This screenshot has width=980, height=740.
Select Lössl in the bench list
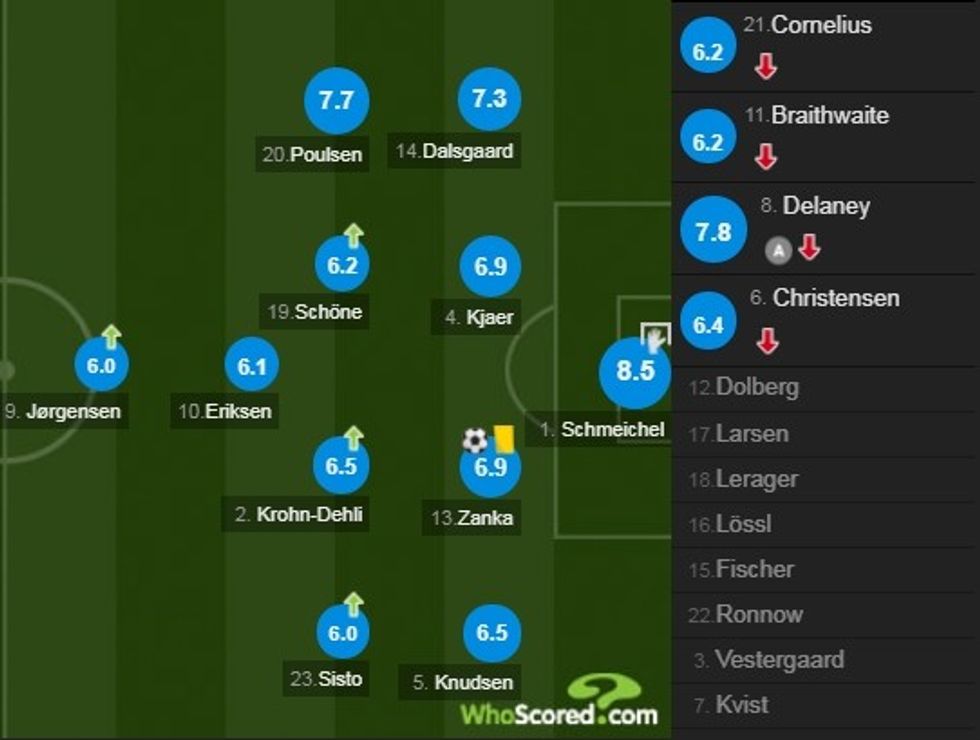pyautogui.click(x=743, y=524)
